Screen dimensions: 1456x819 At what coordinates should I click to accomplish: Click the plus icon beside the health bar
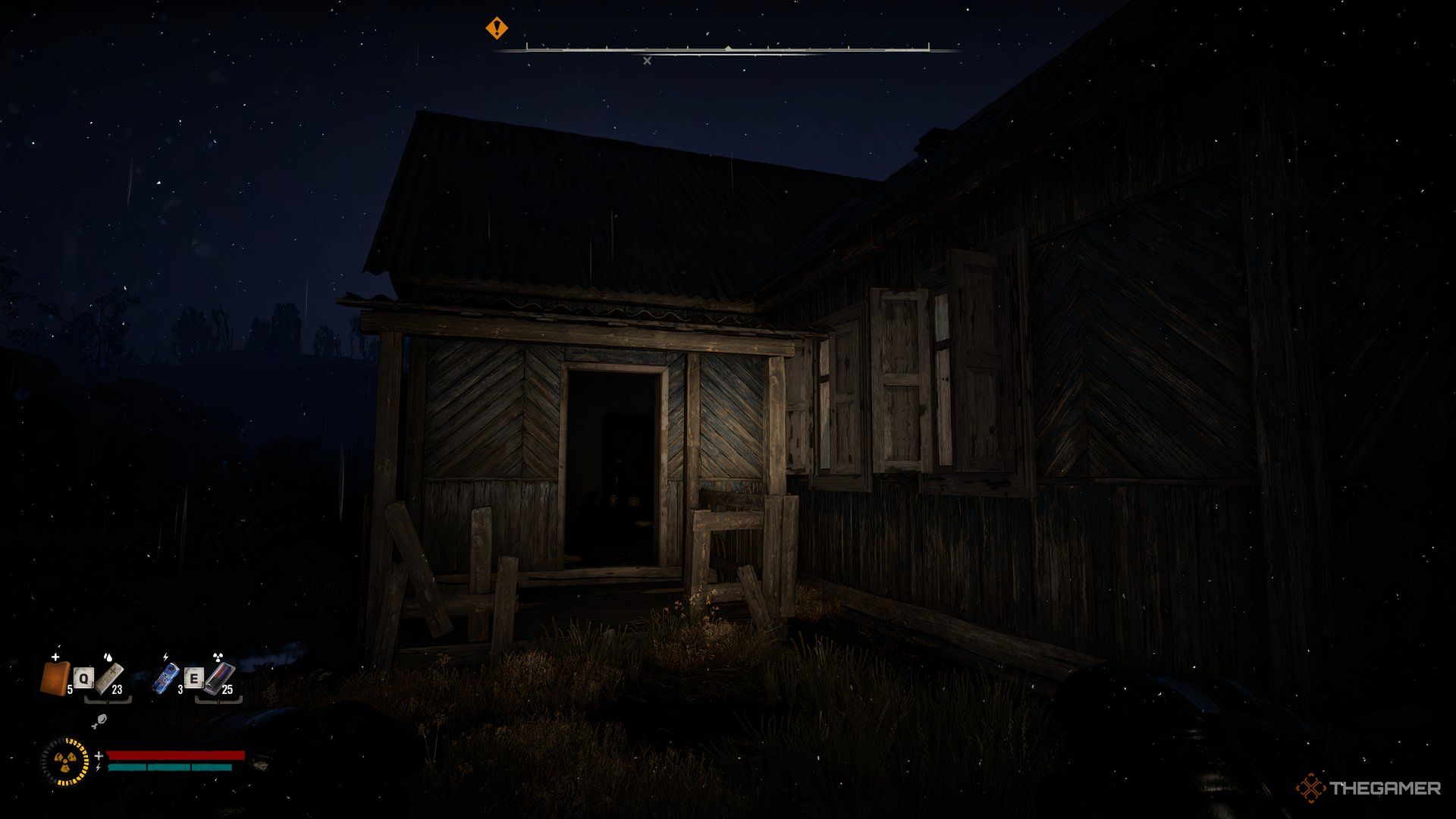(99, 755)
